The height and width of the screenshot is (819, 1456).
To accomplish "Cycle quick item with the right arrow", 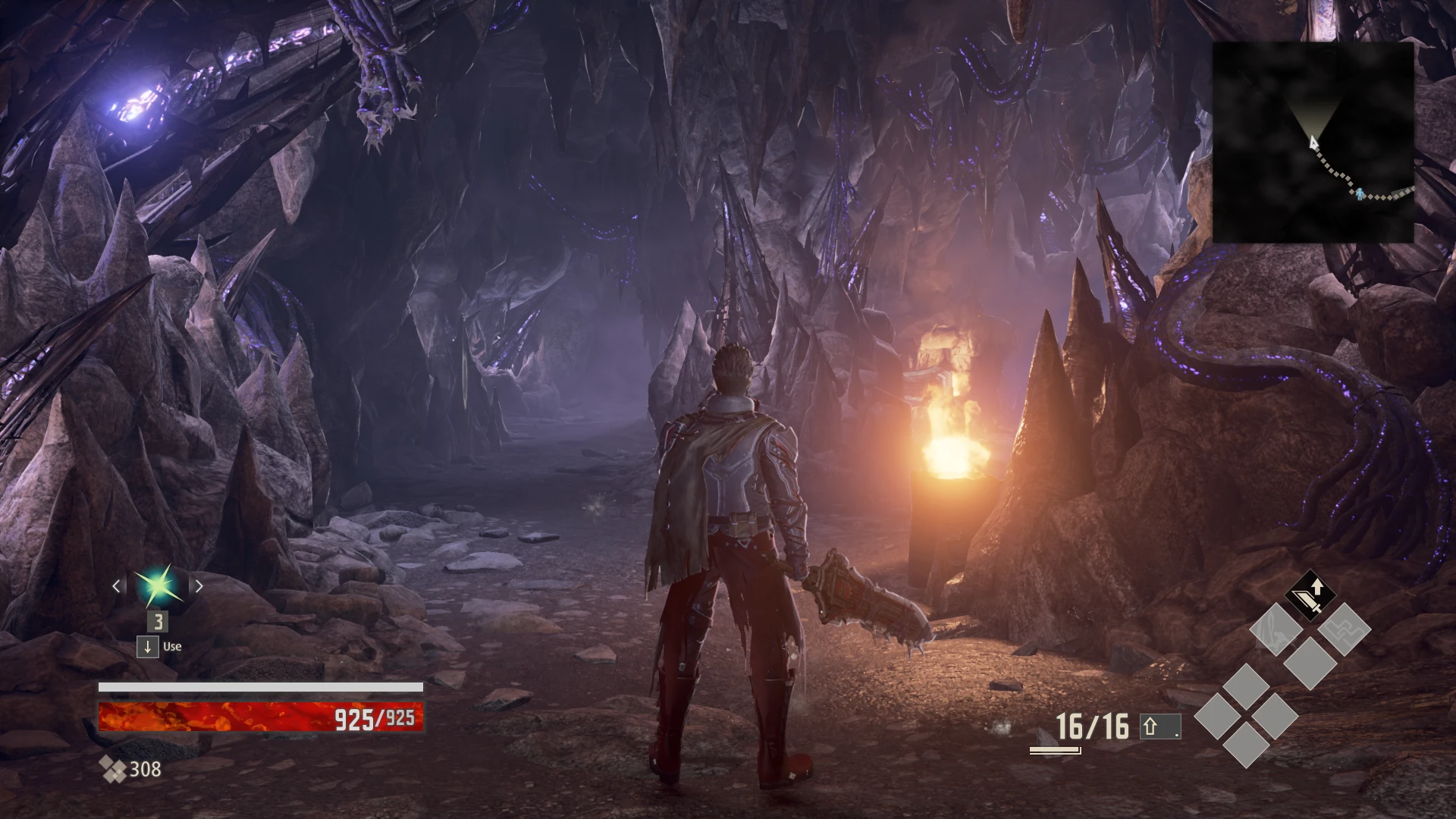I will click(x=199, y=586).
